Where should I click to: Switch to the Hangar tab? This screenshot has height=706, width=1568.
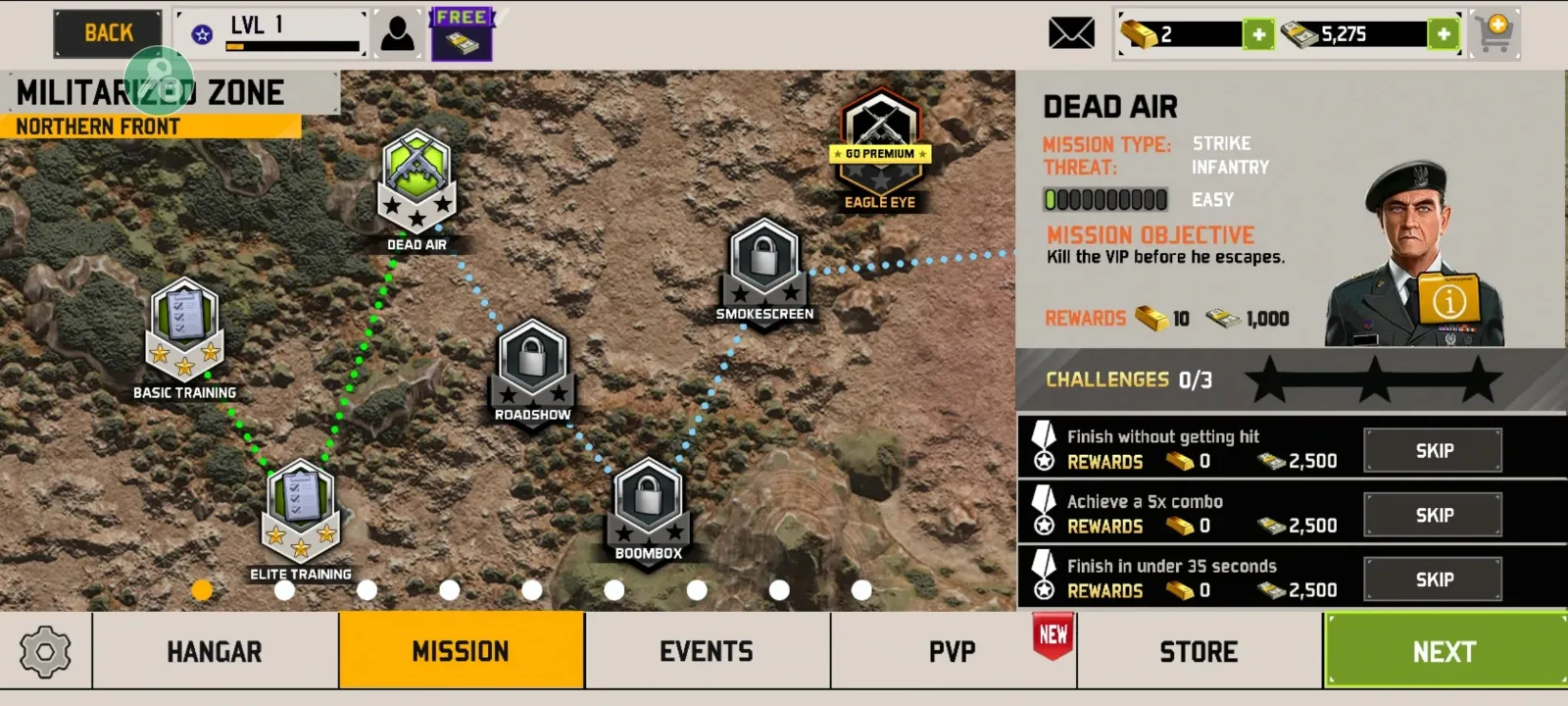215,651
